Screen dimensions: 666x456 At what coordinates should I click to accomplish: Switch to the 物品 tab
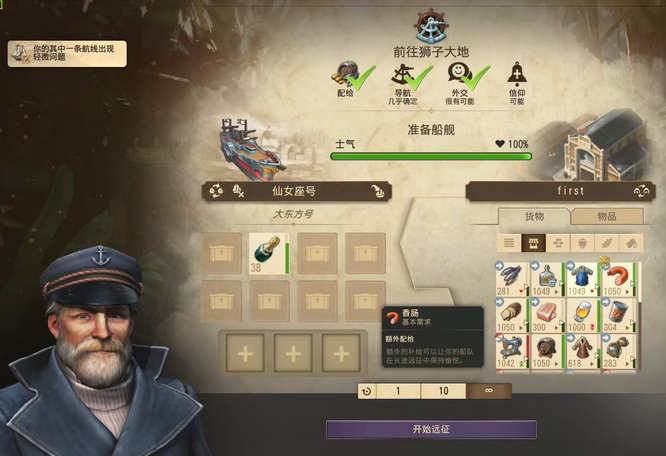pyautogui.click(x=606, y=216)
